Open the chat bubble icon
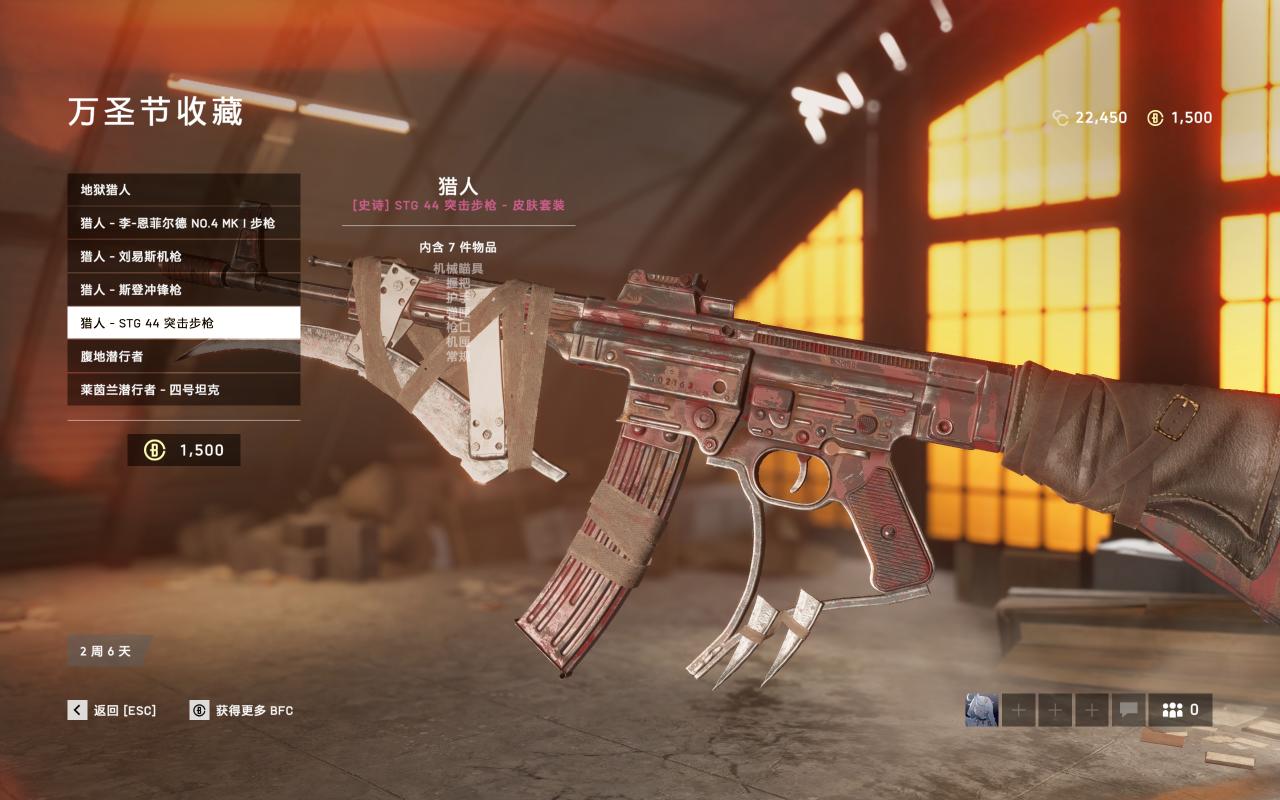1280x800 pixels. click(1128, 710)
